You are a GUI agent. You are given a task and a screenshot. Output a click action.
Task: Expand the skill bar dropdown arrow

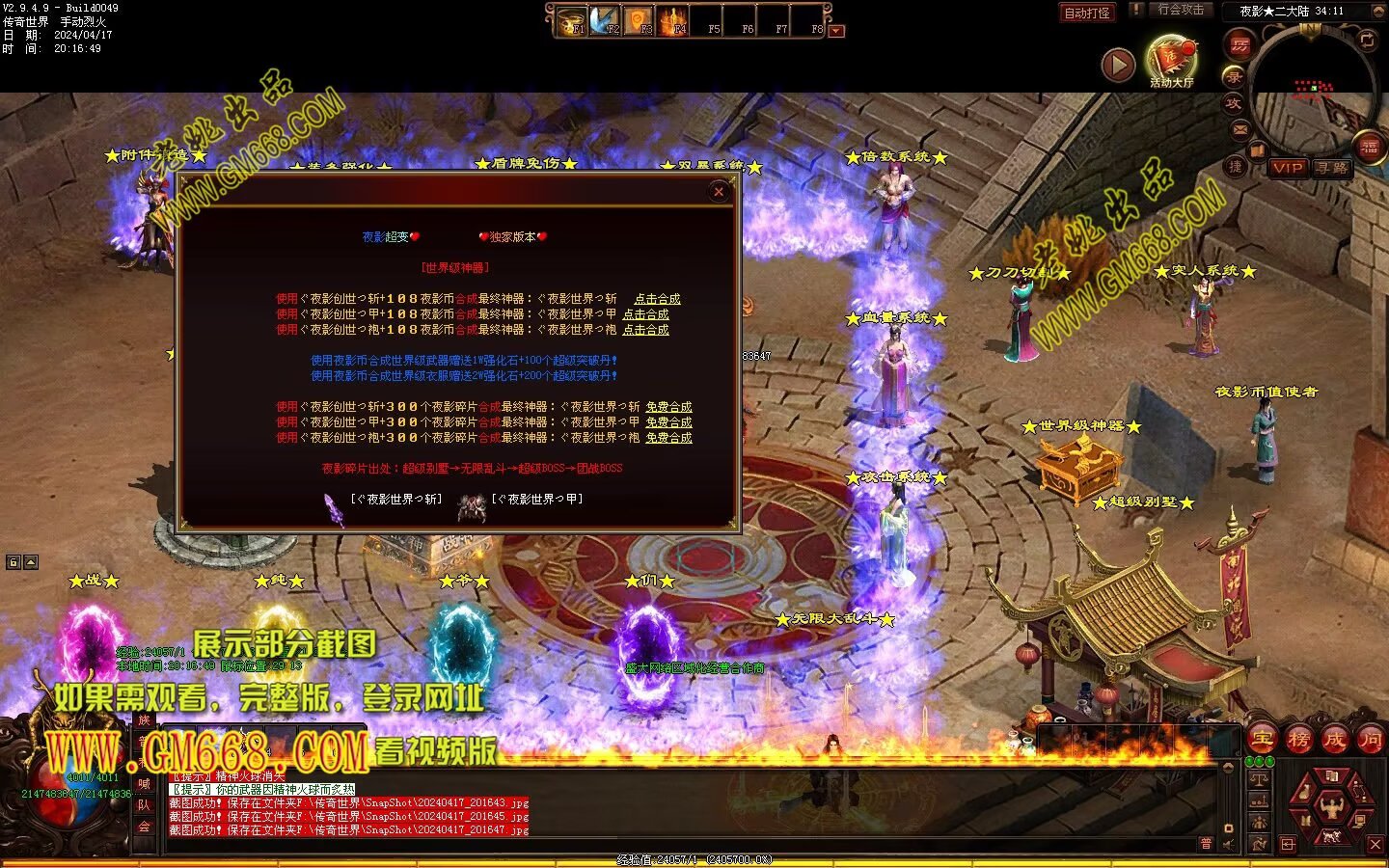(x=836, y=31)
